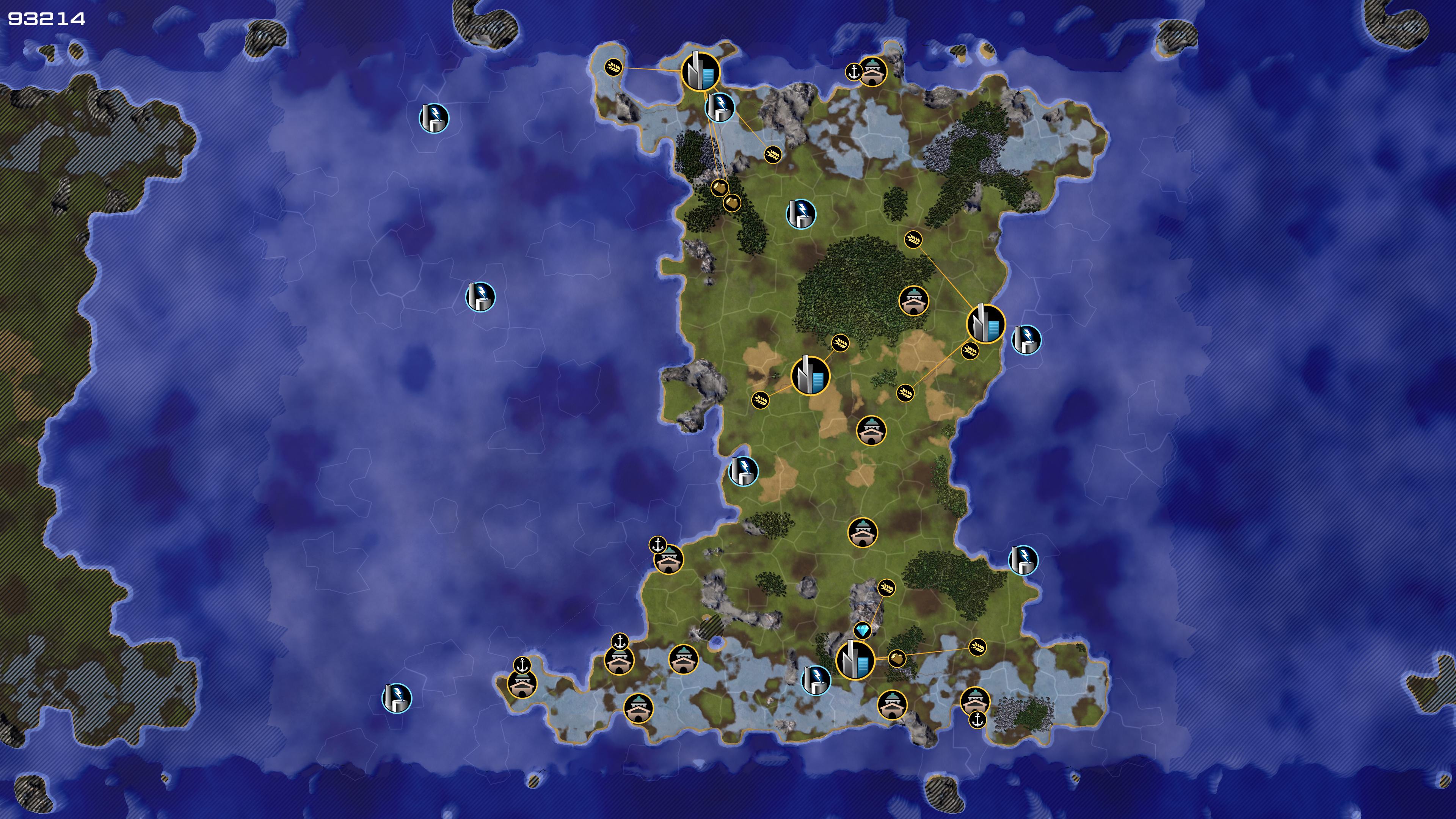
Task: Select the city marker on the island's east coast
Action: pos(986,323)
